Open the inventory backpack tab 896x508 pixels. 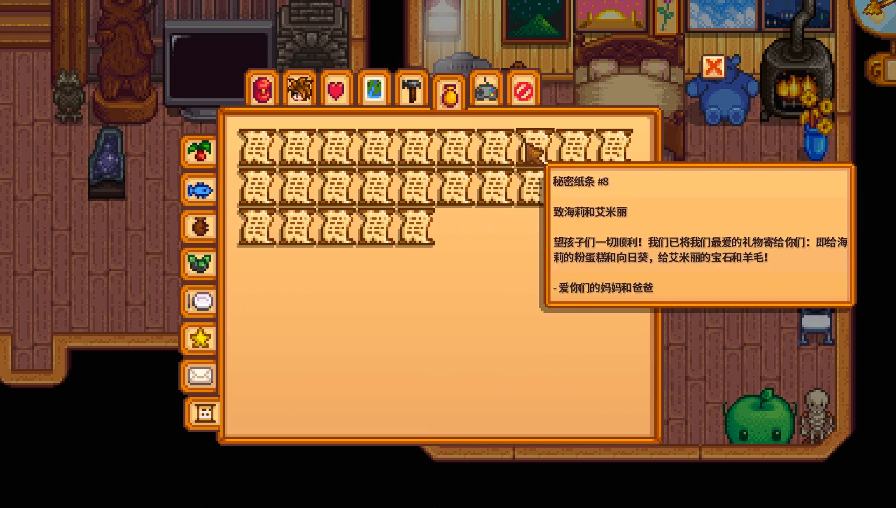(262, 90)
